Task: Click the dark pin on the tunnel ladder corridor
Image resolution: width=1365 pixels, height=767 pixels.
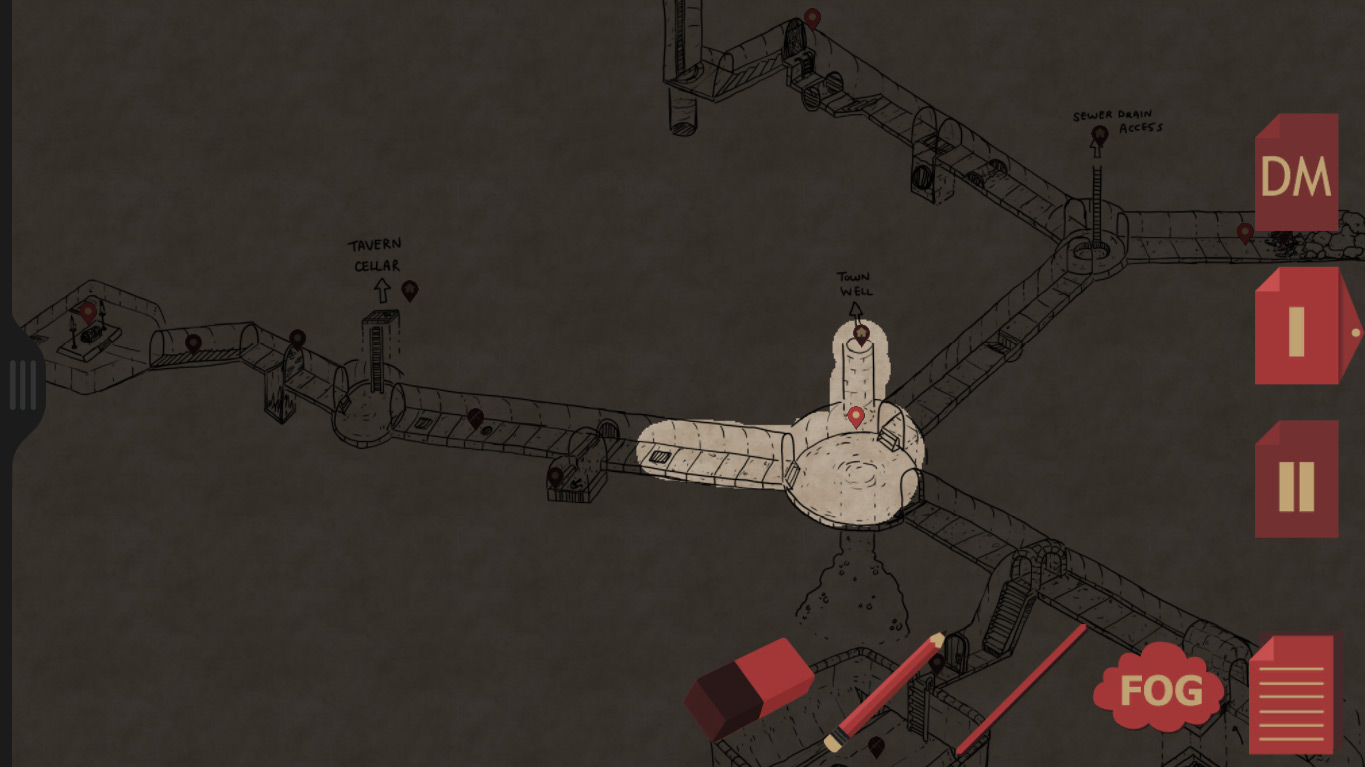Action: click(x=476, y=417)
